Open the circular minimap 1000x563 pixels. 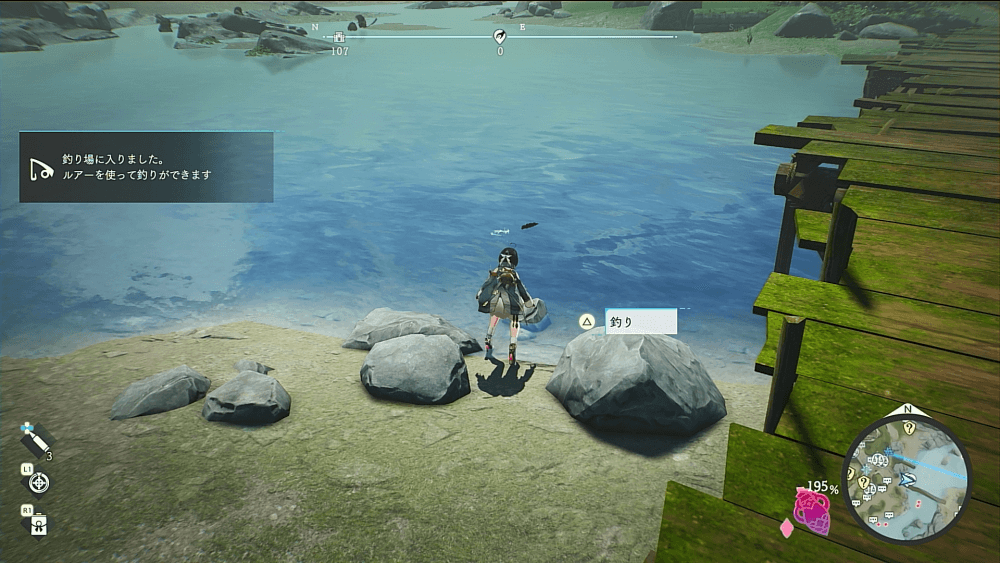(x=907, y=479)
